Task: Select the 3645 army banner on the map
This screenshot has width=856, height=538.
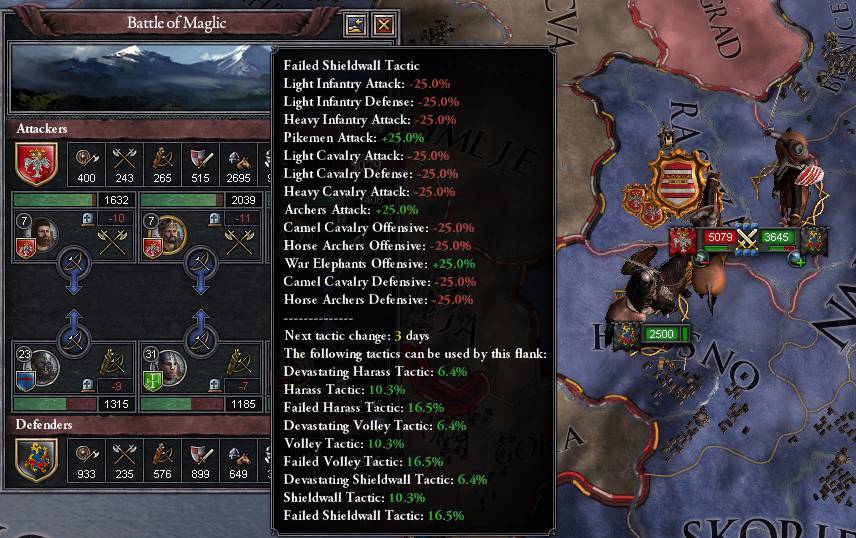Action: click(776, 238)
